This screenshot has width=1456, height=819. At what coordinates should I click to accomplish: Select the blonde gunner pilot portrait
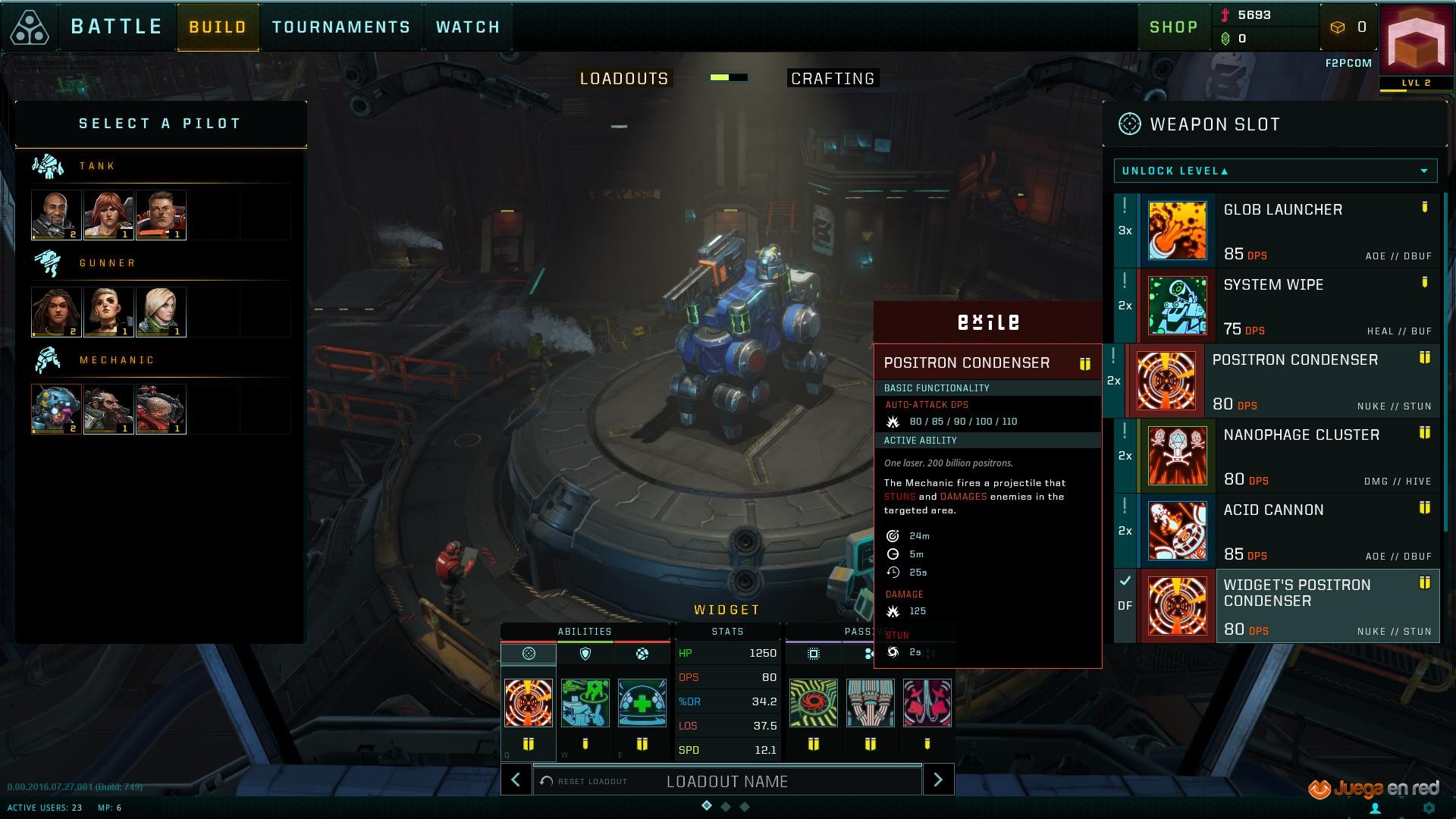click(161, 312)
